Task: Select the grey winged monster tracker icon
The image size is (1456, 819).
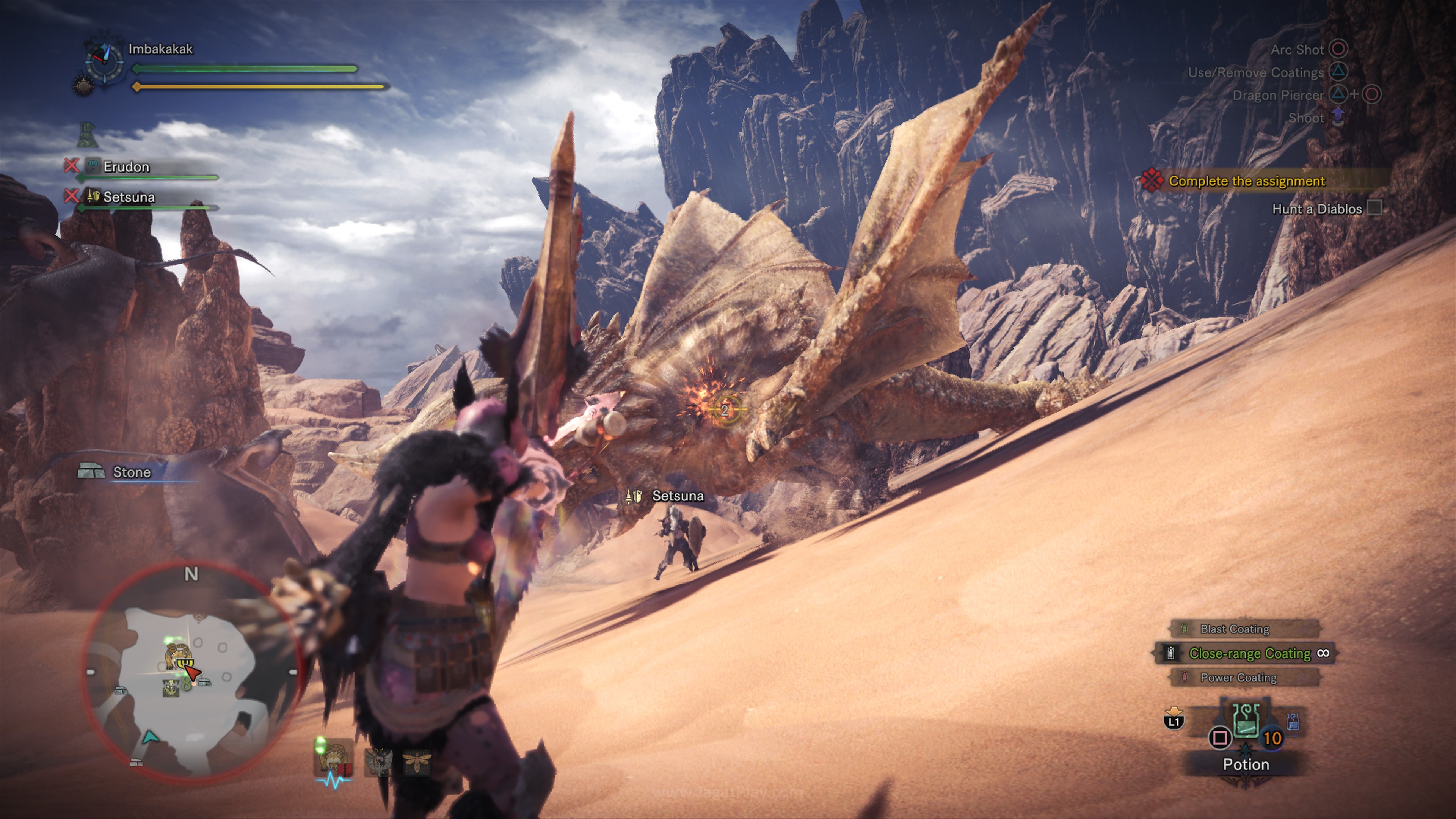Action: pos(378,761)
